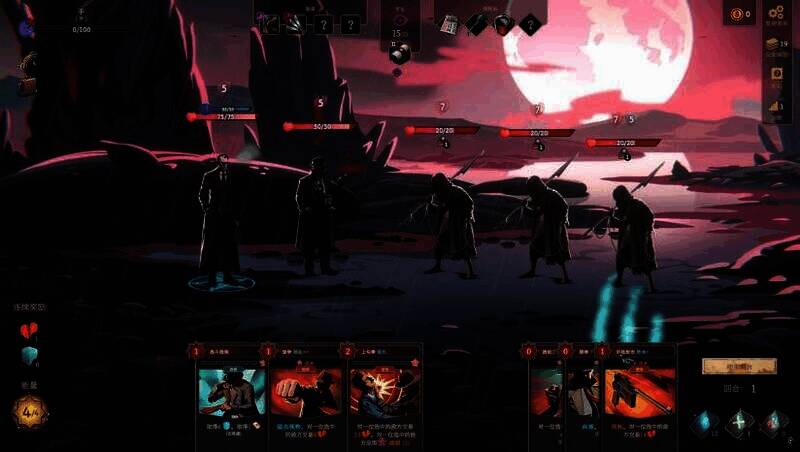Click the broken red heart icon

point(29,331)
